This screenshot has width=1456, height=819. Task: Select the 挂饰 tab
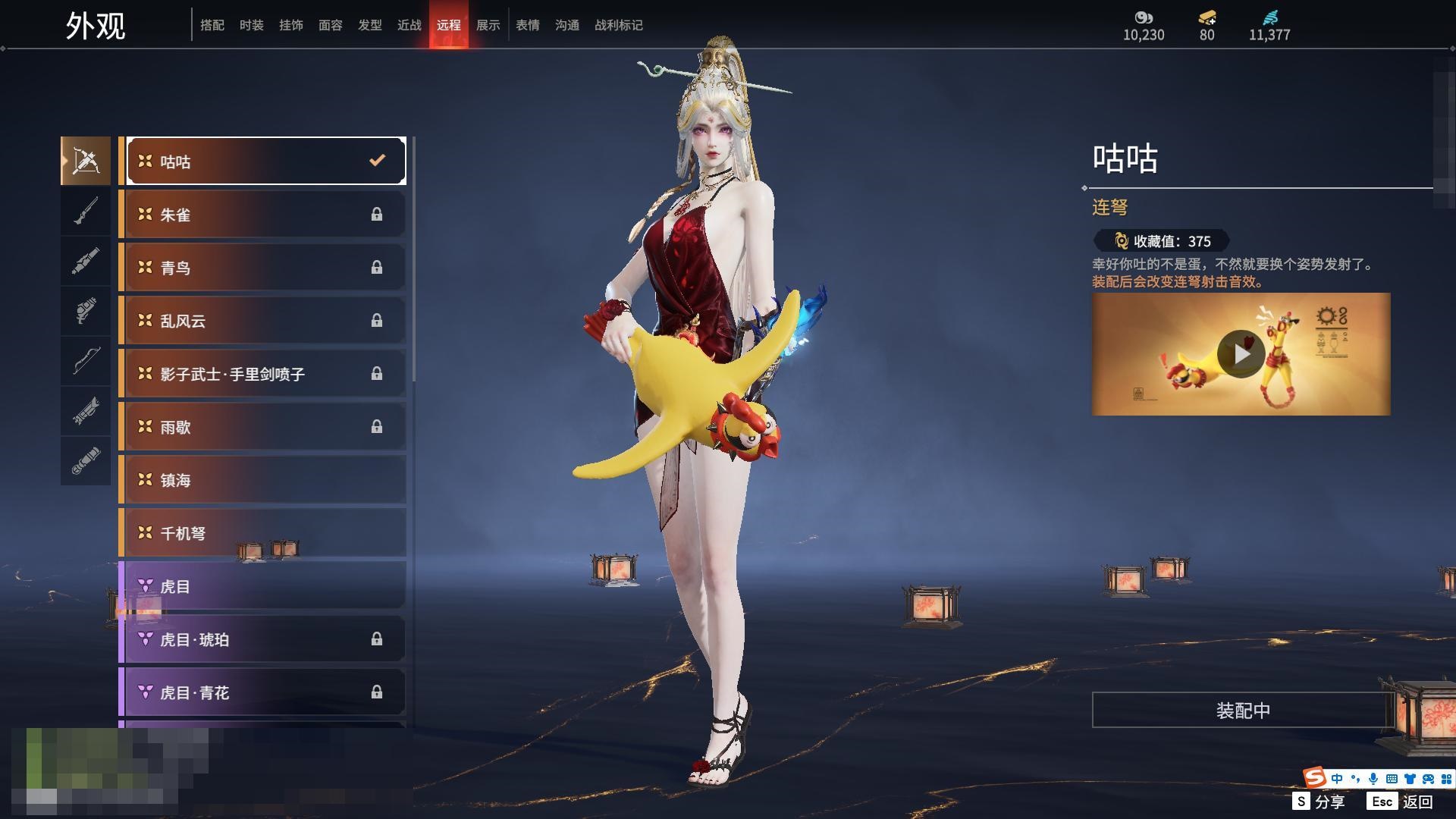290,25
